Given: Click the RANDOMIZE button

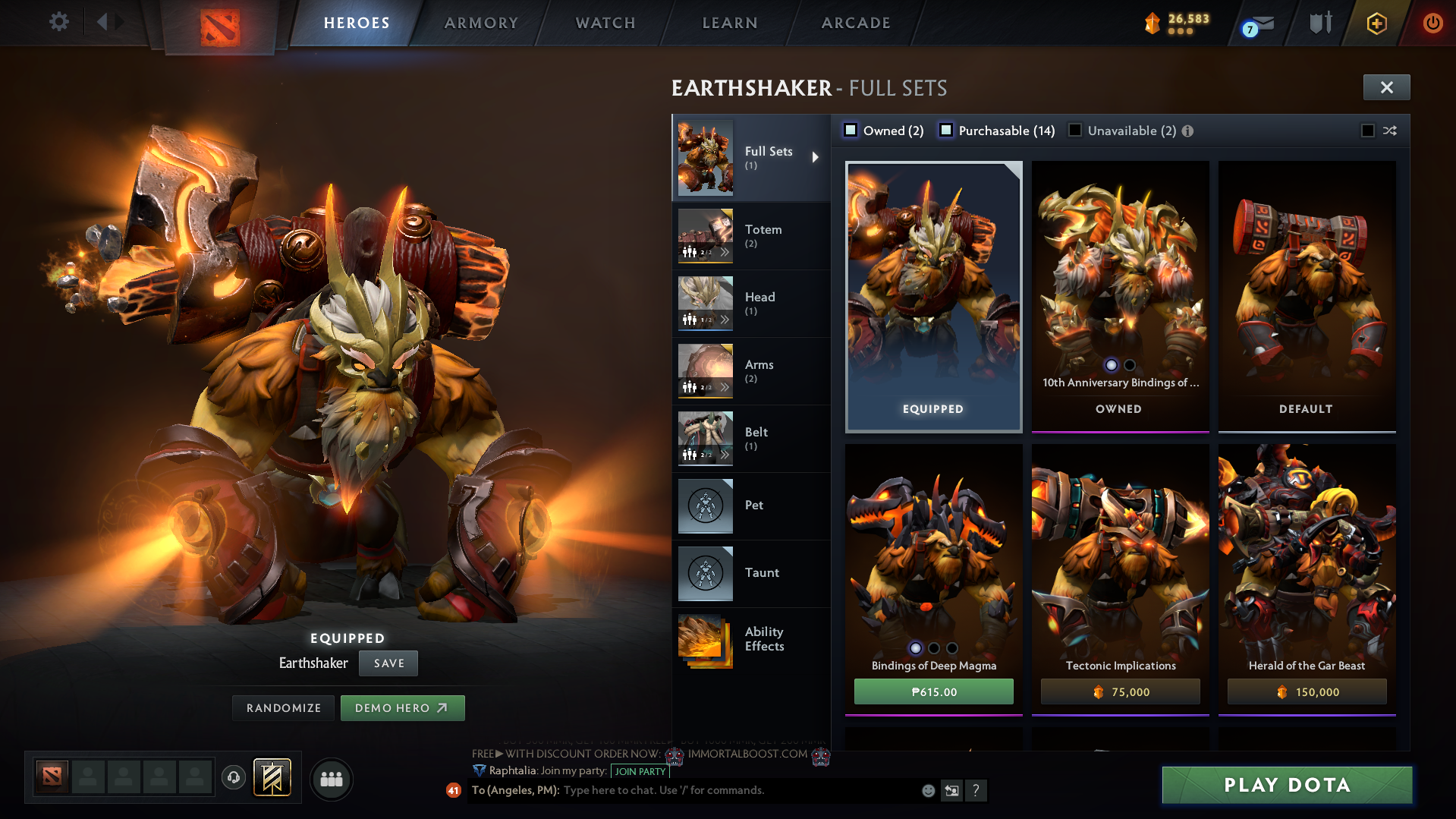Looking at the screenshot, I should 283,707.
